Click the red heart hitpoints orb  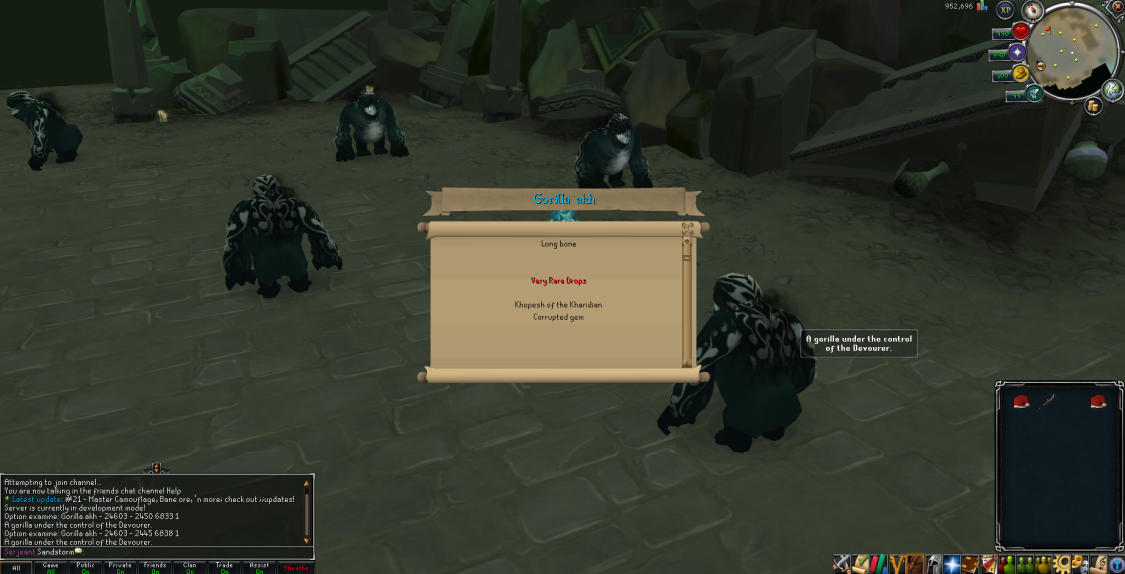(x=1020, y=31)
